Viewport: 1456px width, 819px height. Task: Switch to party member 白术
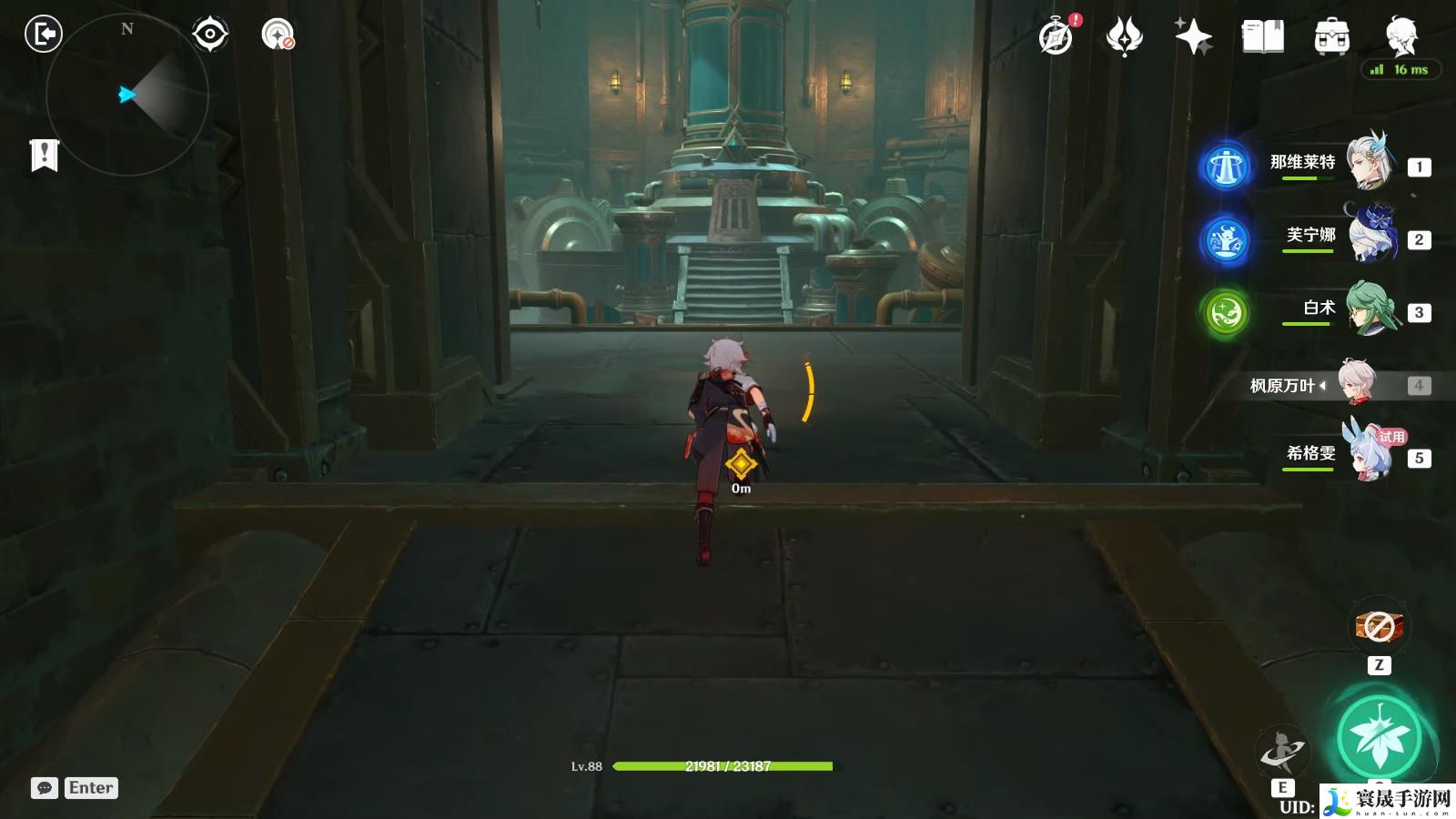(1370, 309)
